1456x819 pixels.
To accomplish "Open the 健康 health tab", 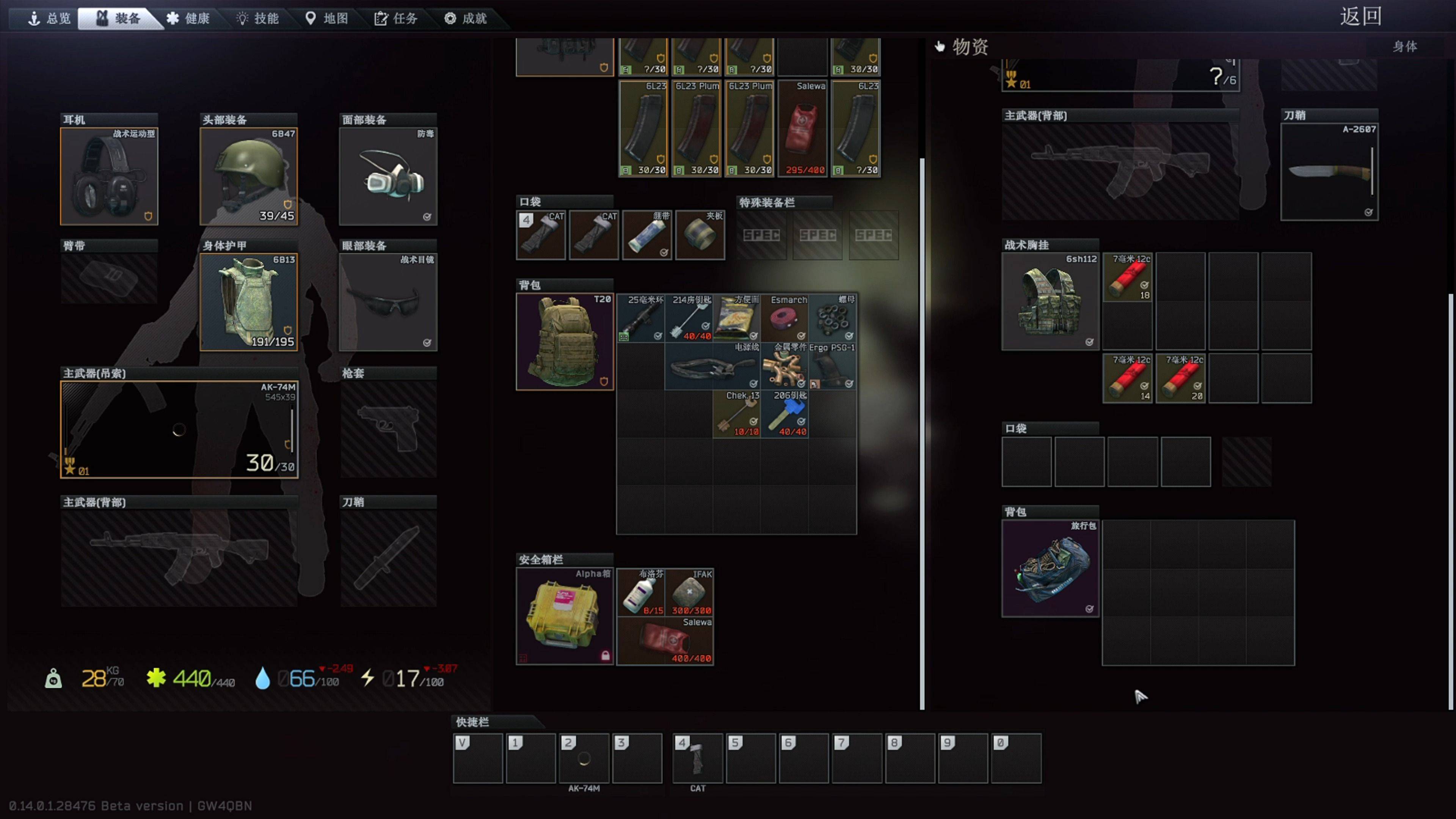I will pyautogui.click(x=188, y=19).
